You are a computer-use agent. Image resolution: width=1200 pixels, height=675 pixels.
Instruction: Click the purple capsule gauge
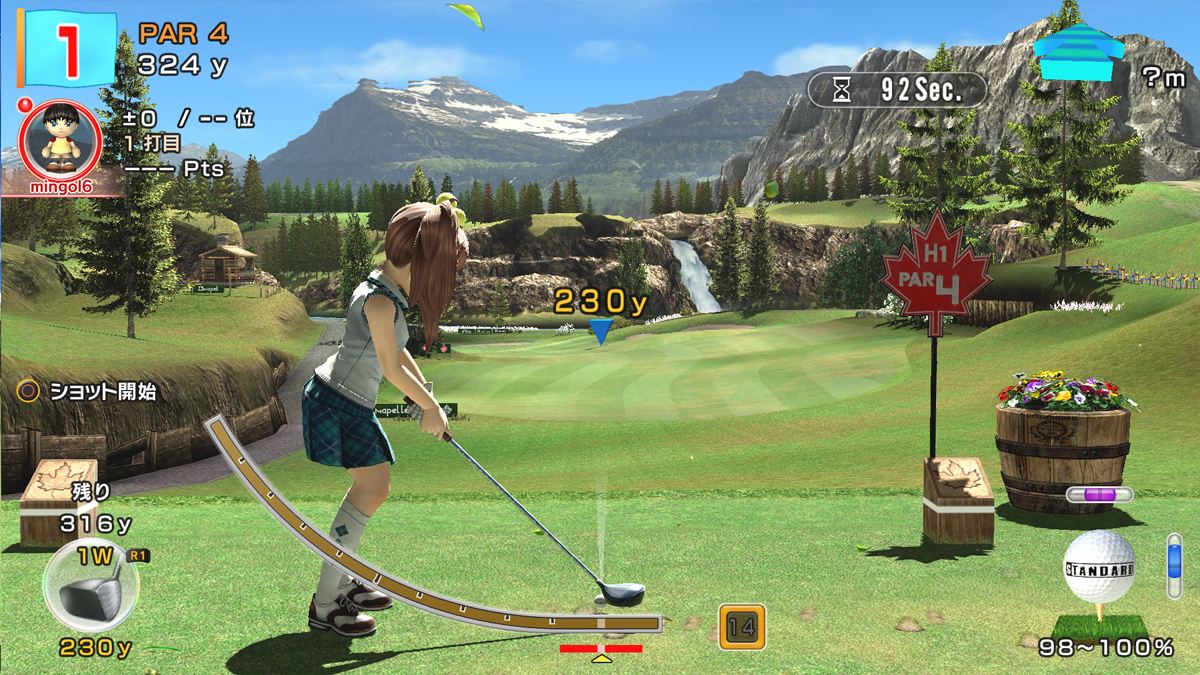[x=1098, y=494]
